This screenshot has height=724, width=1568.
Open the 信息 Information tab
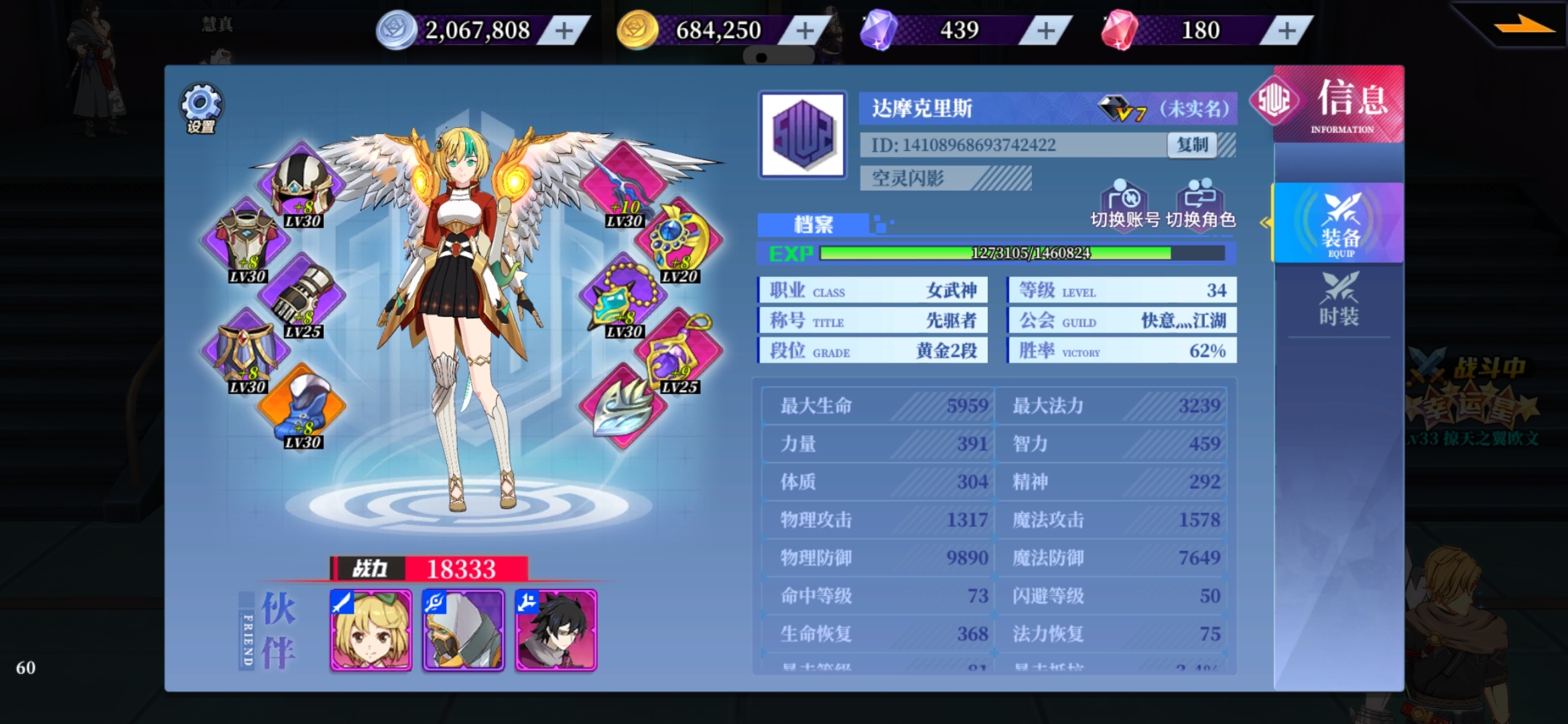click(x=1340, y=104)
